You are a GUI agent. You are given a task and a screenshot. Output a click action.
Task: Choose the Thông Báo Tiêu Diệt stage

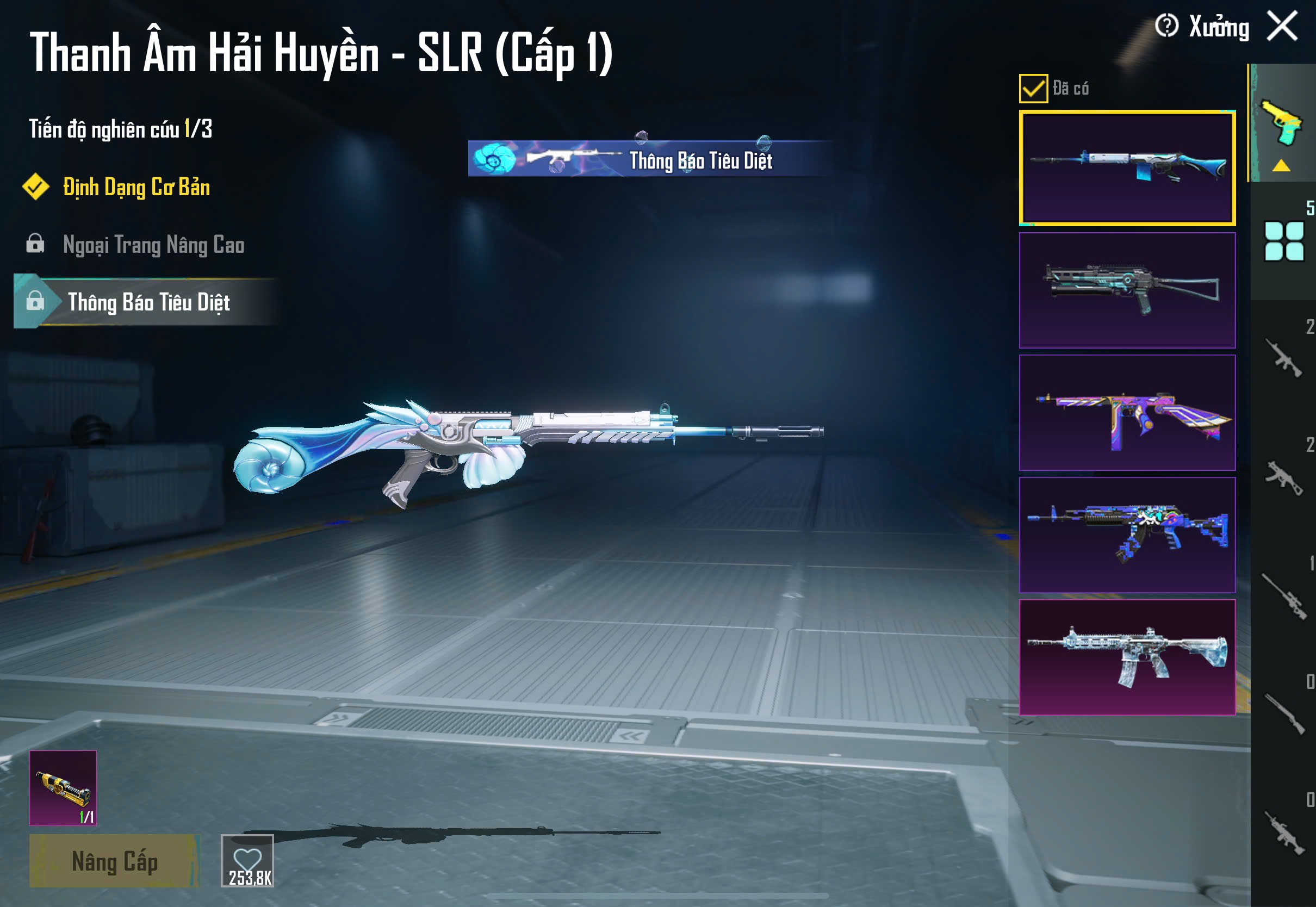(x=148, y=302)
